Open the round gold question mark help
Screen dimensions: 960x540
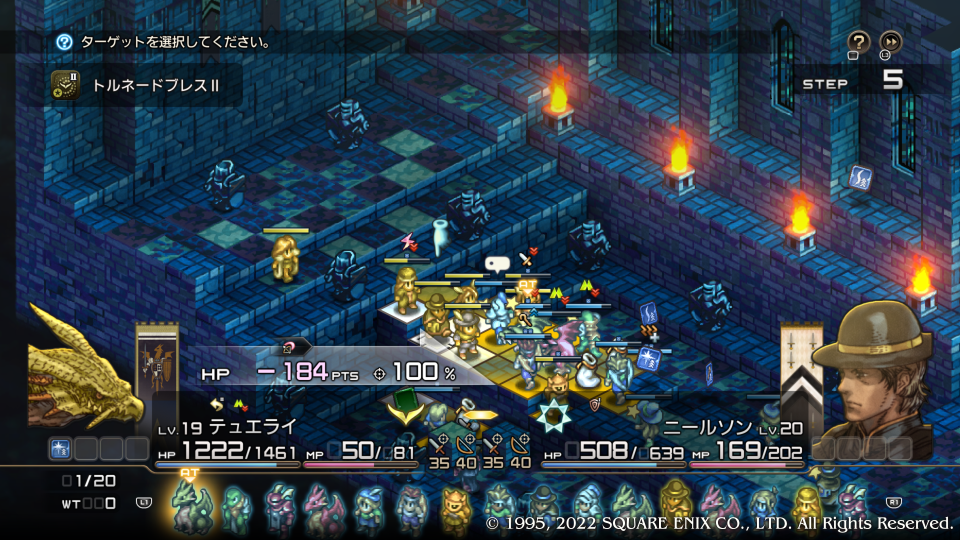click(x=858, y=41)
